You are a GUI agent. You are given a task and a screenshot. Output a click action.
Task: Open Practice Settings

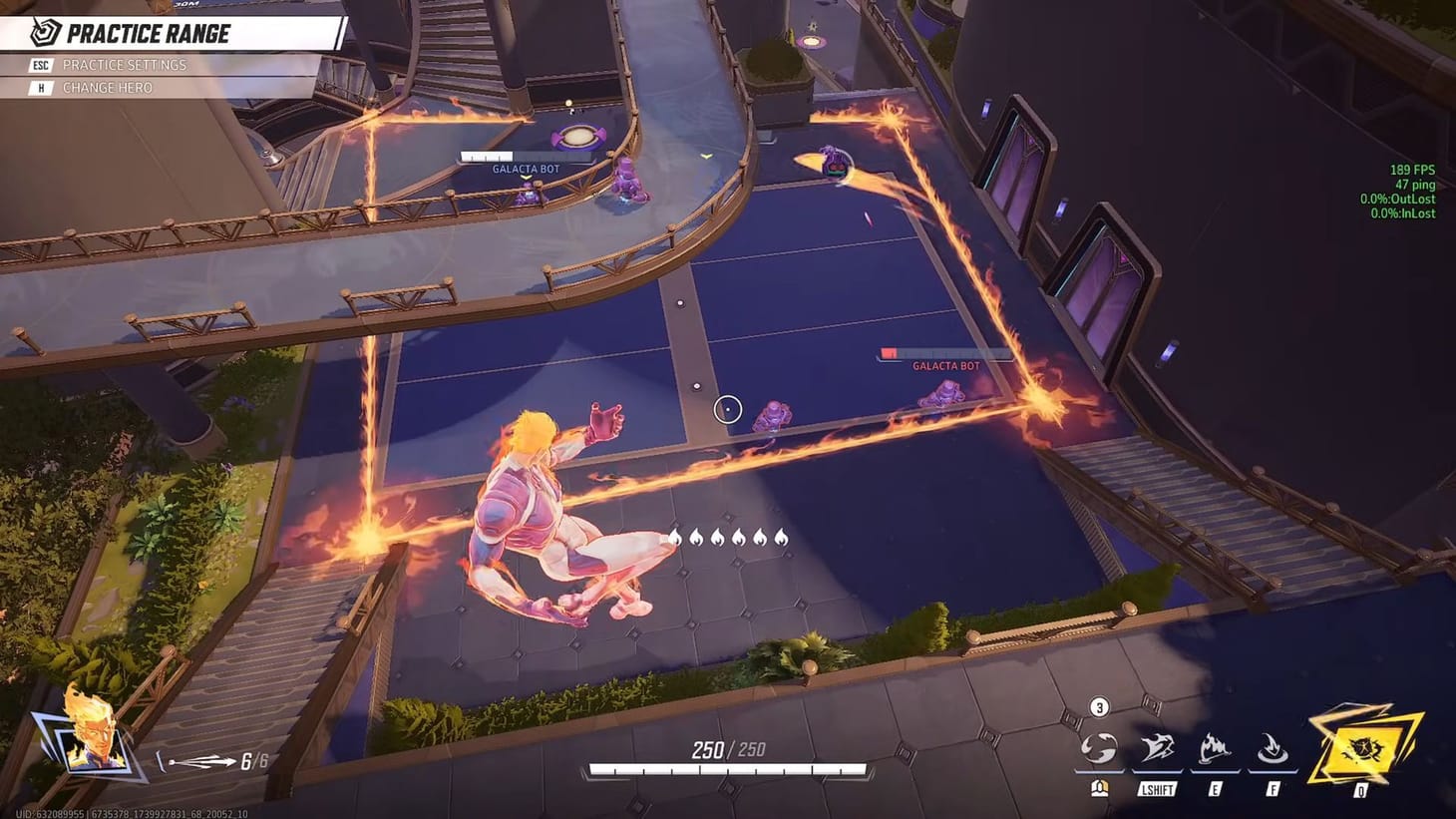pyautogui.click(x=125, y=65)
